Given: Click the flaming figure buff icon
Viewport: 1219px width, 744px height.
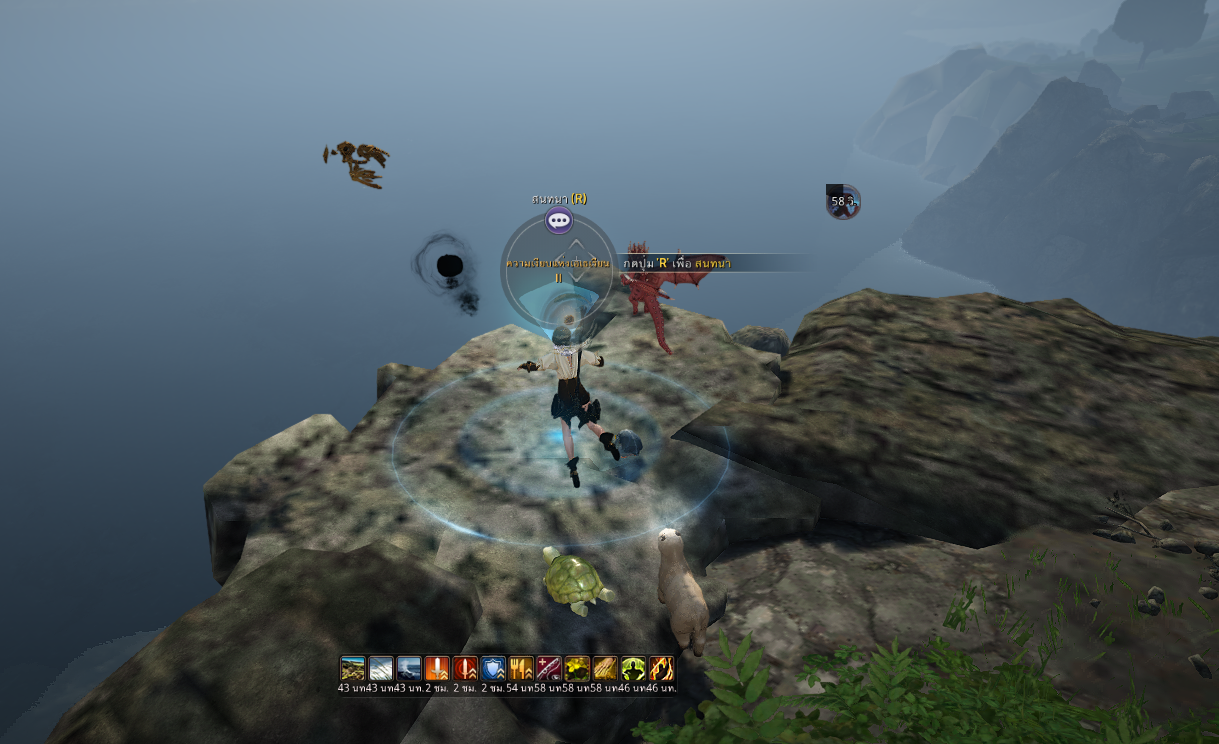Looking at the screenshot, I should 661,668.
